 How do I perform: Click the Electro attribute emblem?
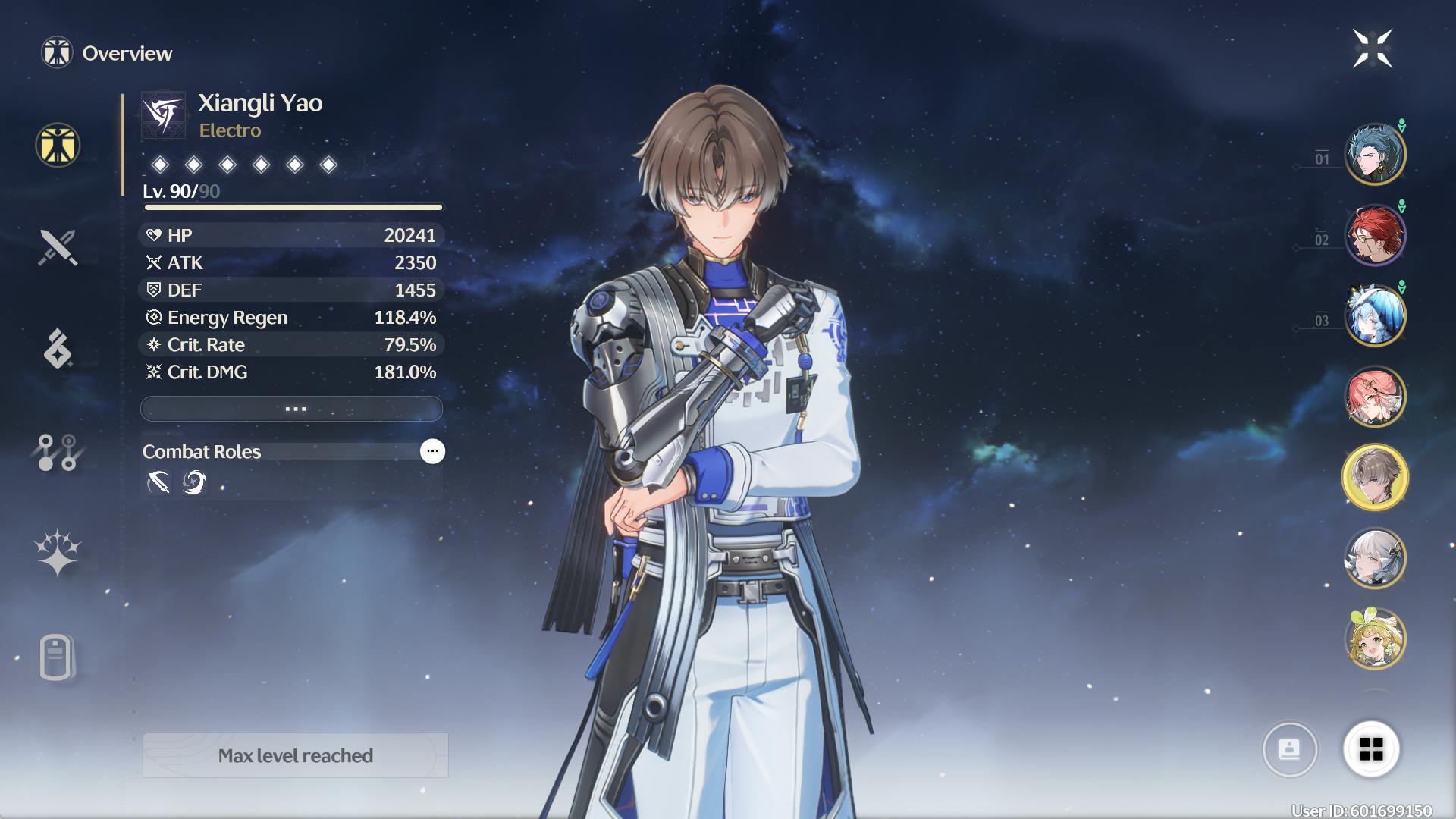pos(164,115)
